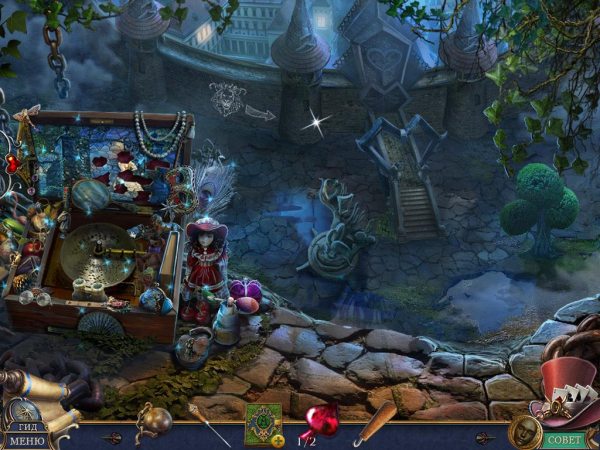Image resolution: width=600 pixels, height=450 pixels.
Task: Select the round brass pot inventory item
Action: (156, 420)
